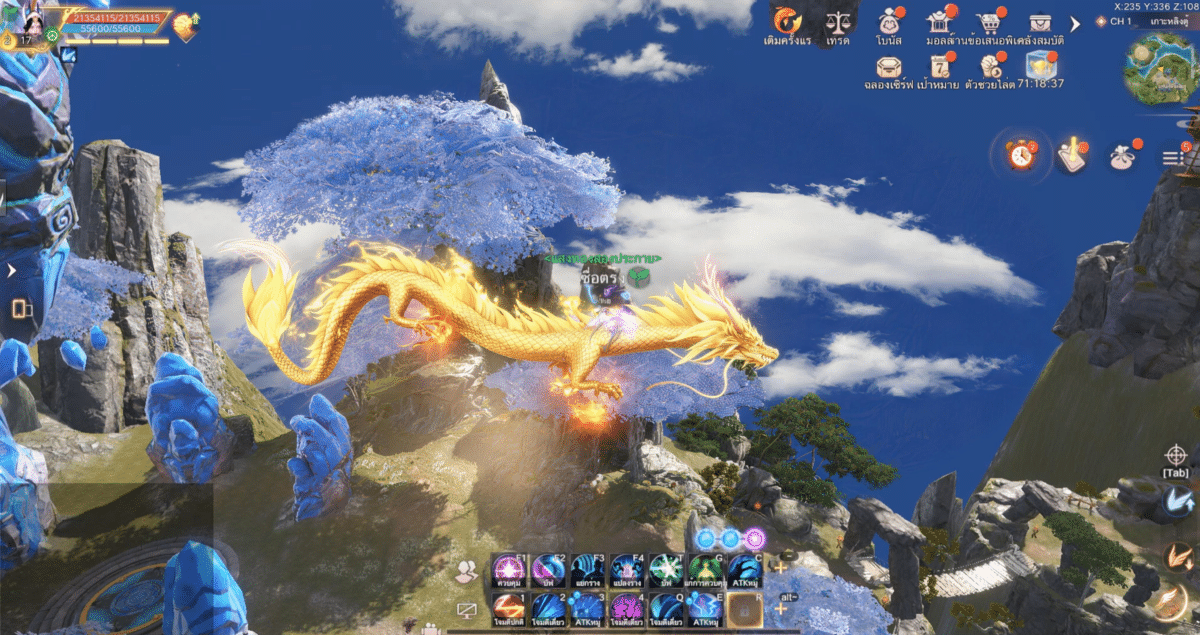Use the red basic attack skill 1
The width and height of the screenshot is (1200, 635).
pyautogui.click(x=509, y=608)
